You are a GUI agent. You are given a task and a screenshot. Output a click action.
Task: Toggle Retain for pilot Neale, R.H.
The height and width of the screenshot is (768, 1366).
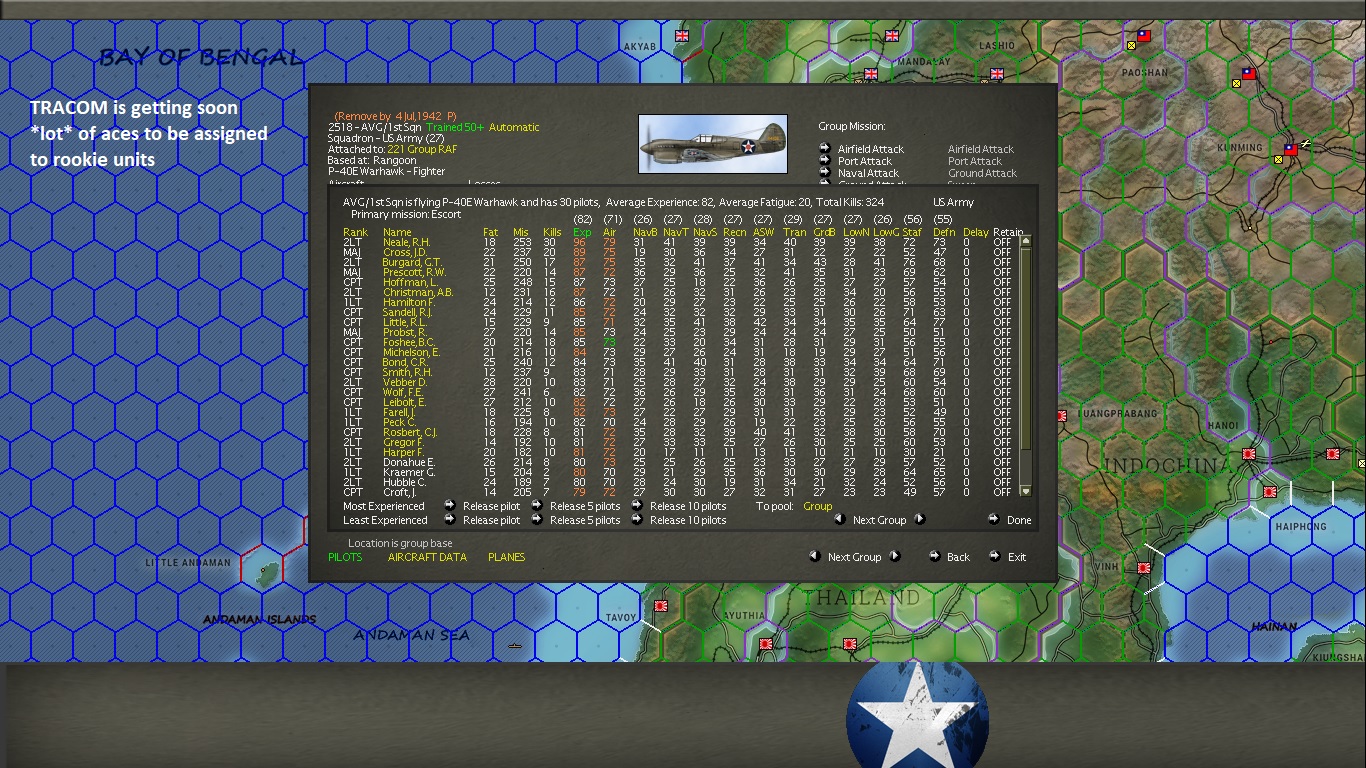tap(1002, 241)
